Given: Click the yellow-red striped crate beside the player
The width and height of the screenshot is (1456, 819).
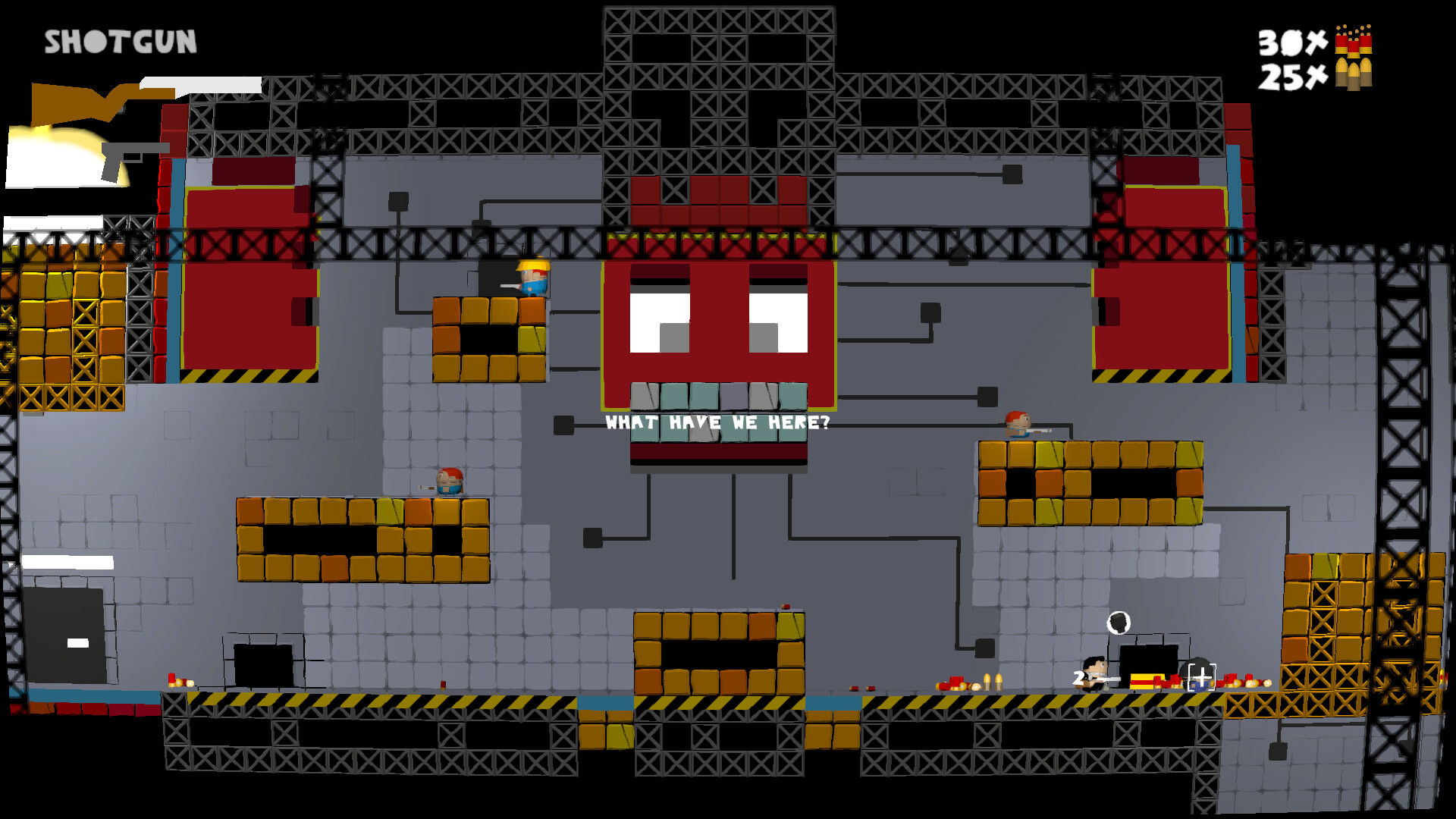Looking at the screenshot, I should click(1145, 682).
